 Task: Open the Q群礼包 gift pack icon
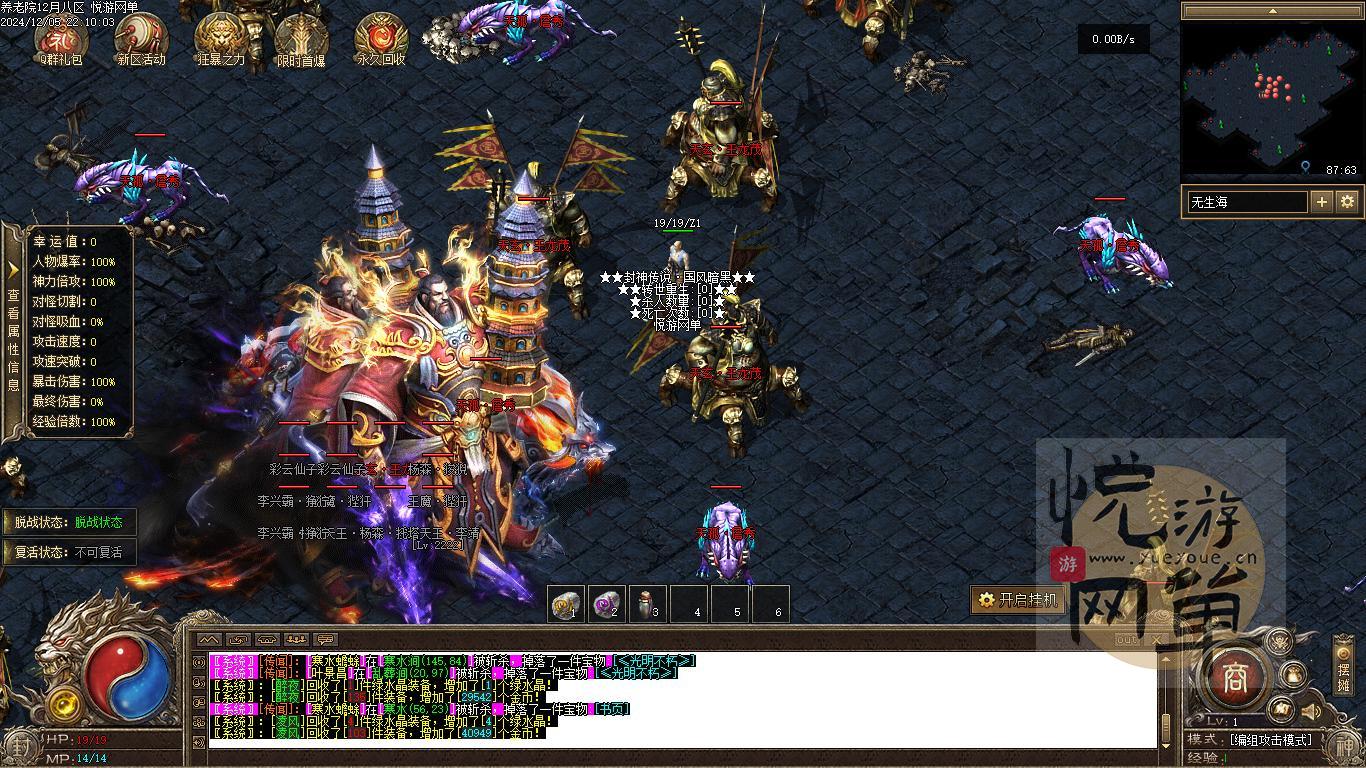pos(61,37)
